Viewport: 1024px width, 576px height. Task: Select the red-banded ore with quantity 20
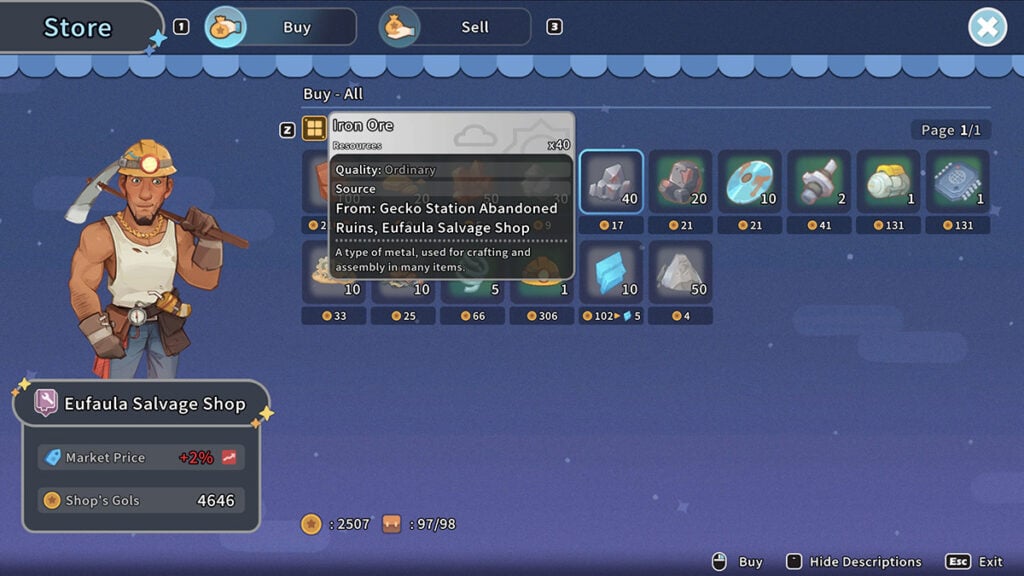(x=680, y=182)
